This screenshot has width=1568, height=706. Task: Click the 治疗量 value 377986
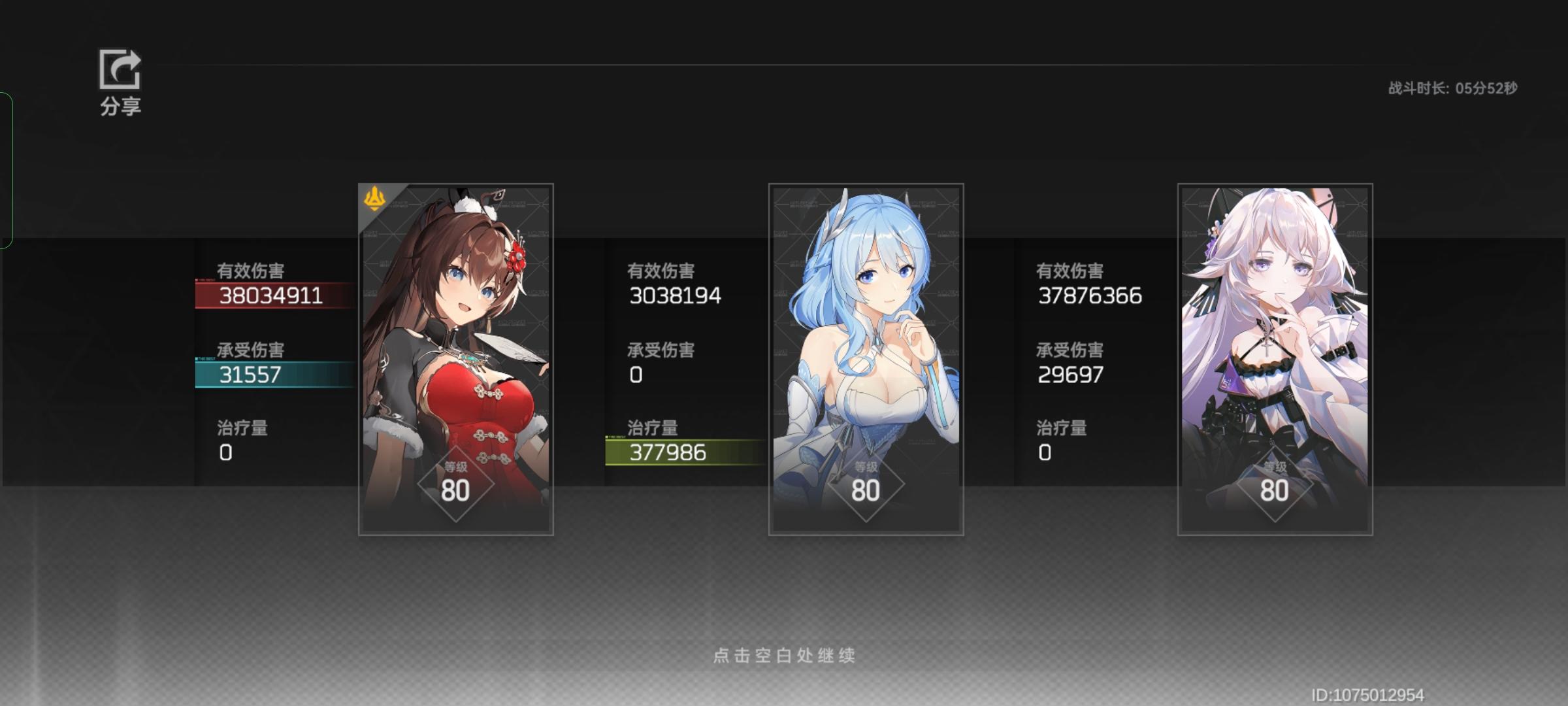click(x=668, y=451)
